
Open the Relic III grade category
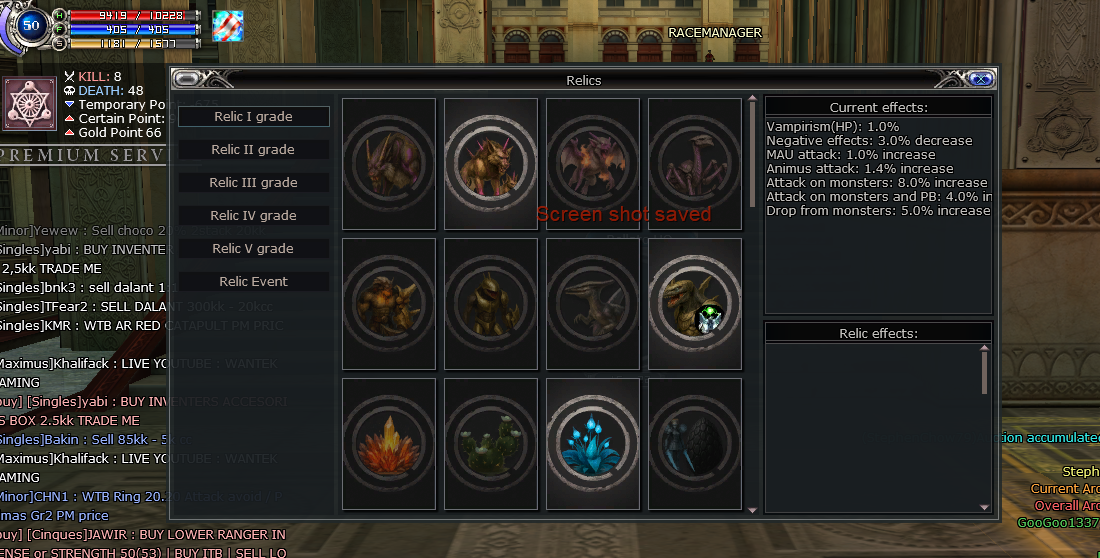[x=253, y=183]
